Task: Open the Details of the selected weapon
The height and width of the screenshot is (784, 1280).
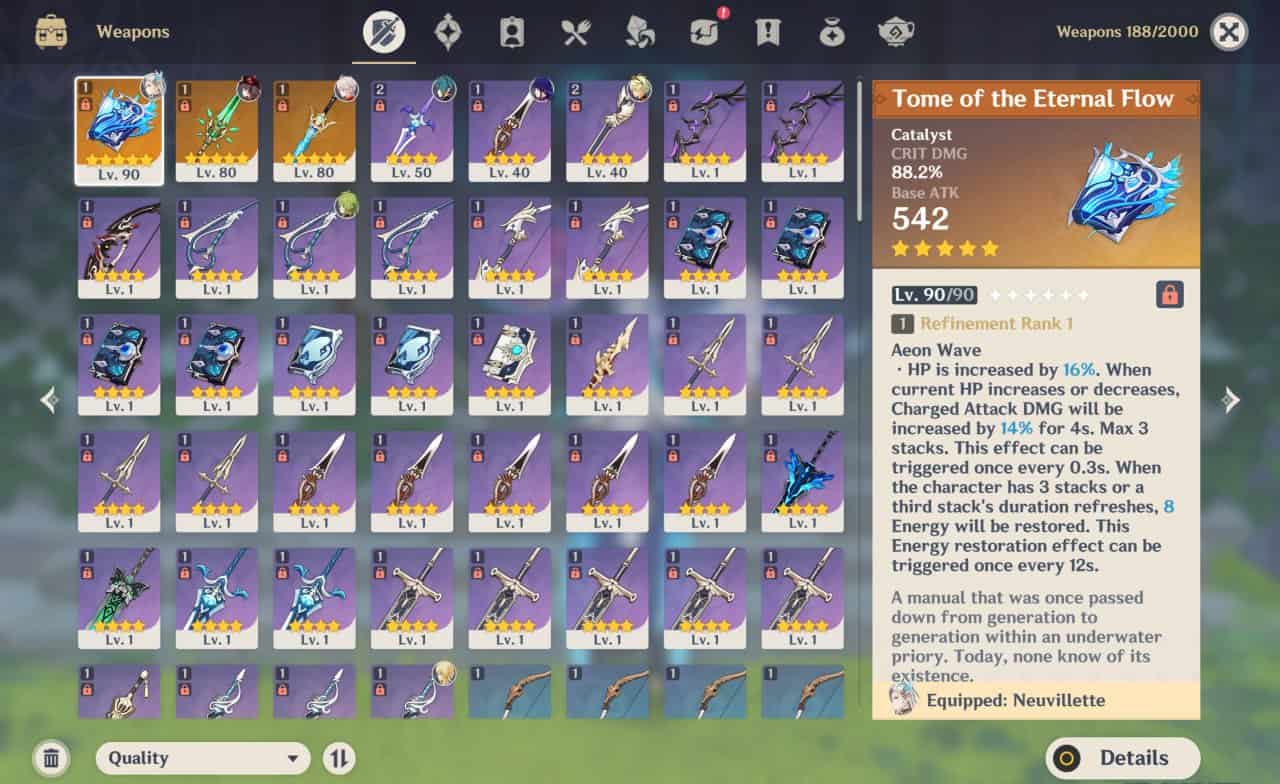Action: click(1123, 758)
